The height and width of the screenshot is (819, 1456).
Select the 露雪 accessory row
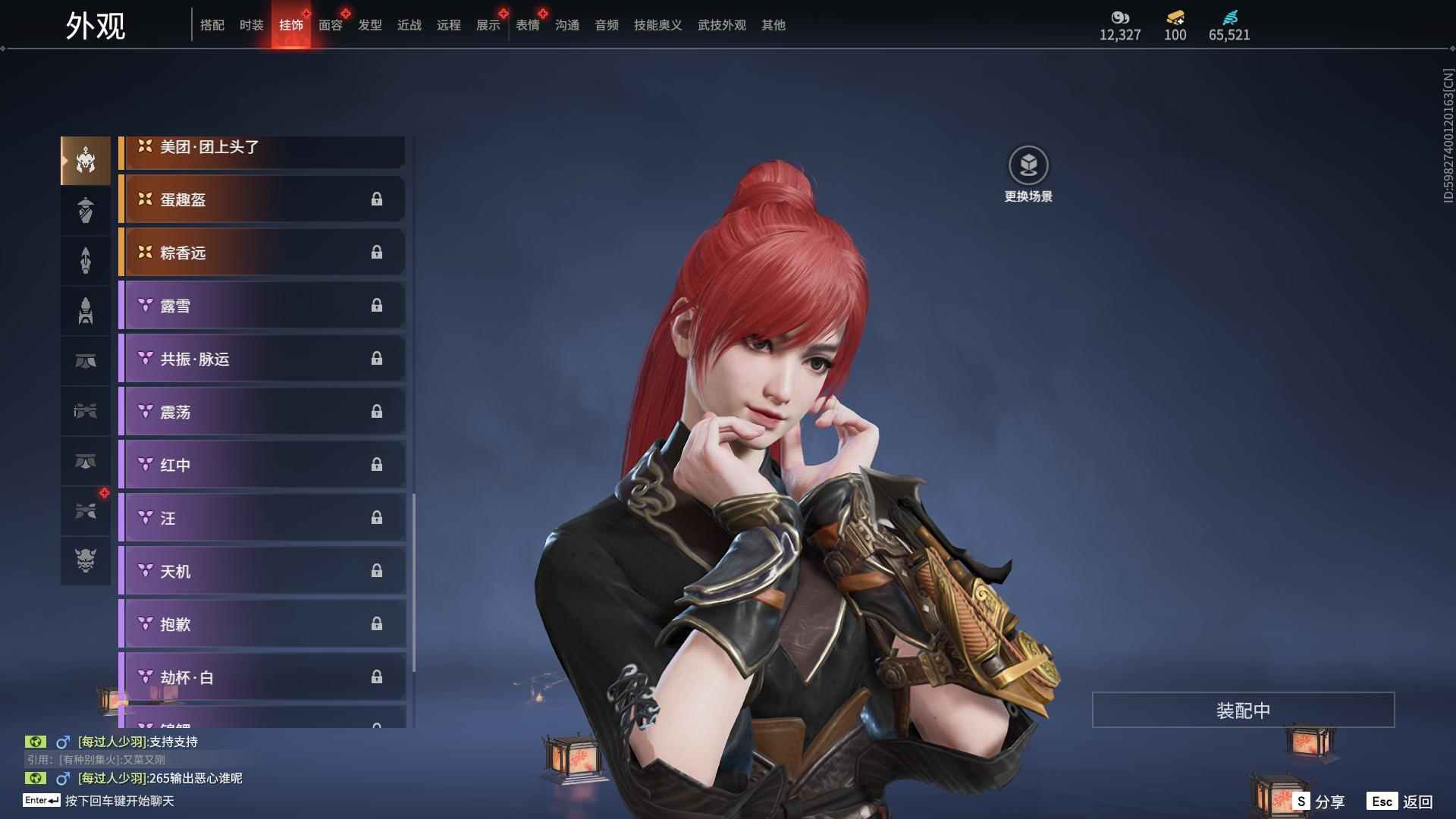(262, 306)
